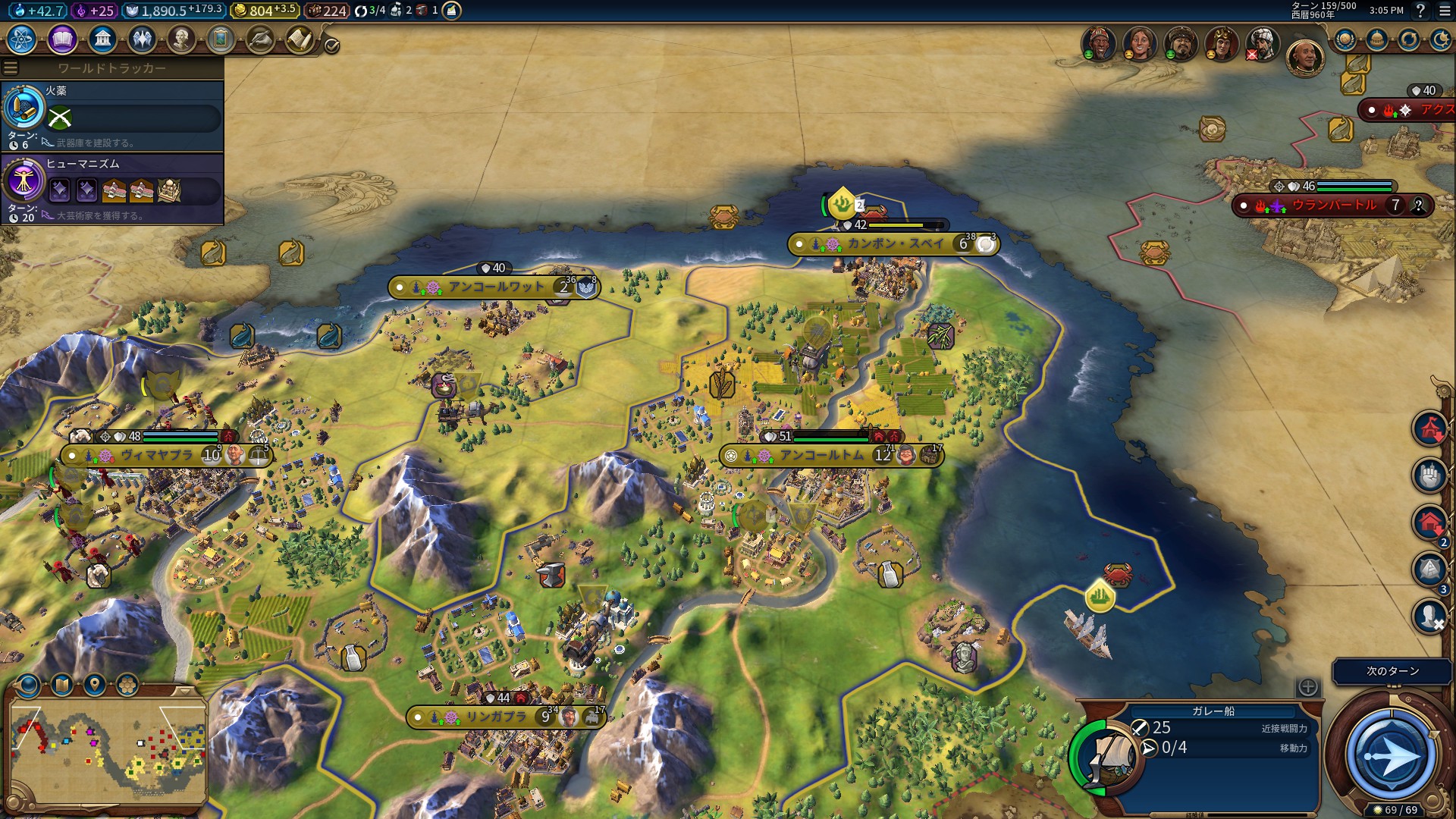Toggle the ワールドトラッカー hamburger menu
1456x819 pixels.
click(11, 68)
